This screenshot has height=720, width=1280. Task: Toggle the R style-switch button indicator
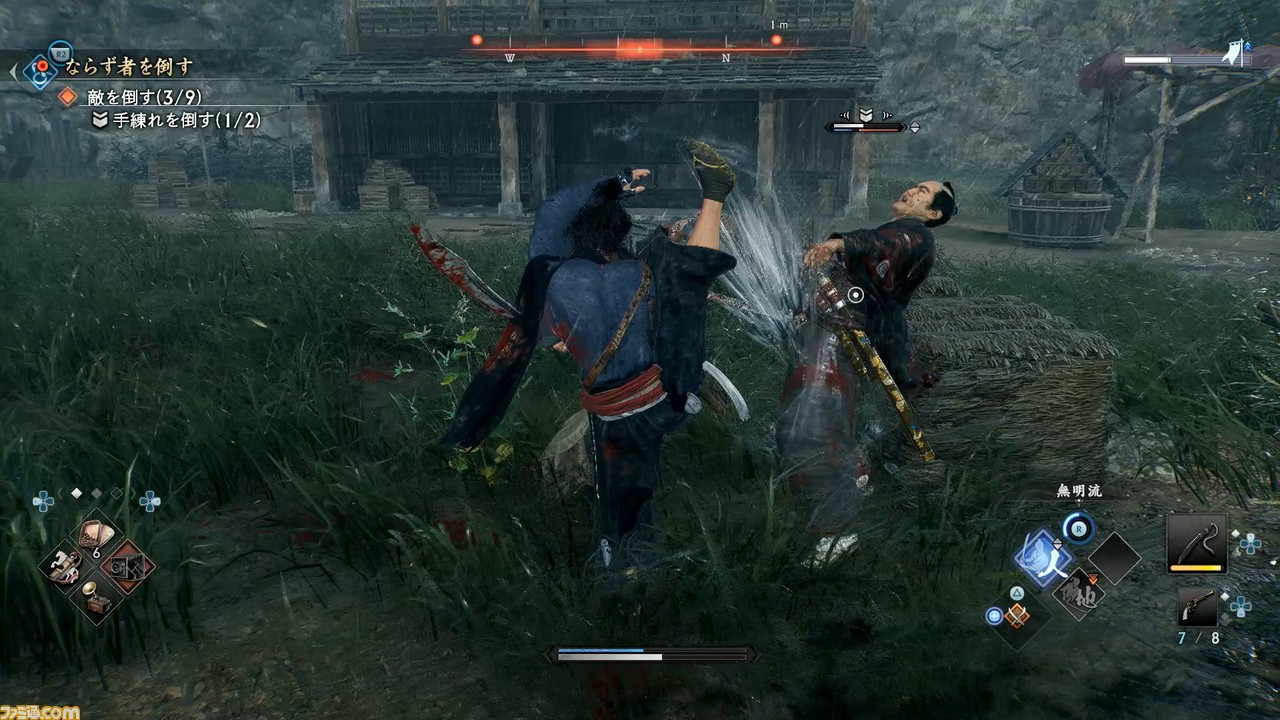pyautogui.click(x=1078, y=529)
